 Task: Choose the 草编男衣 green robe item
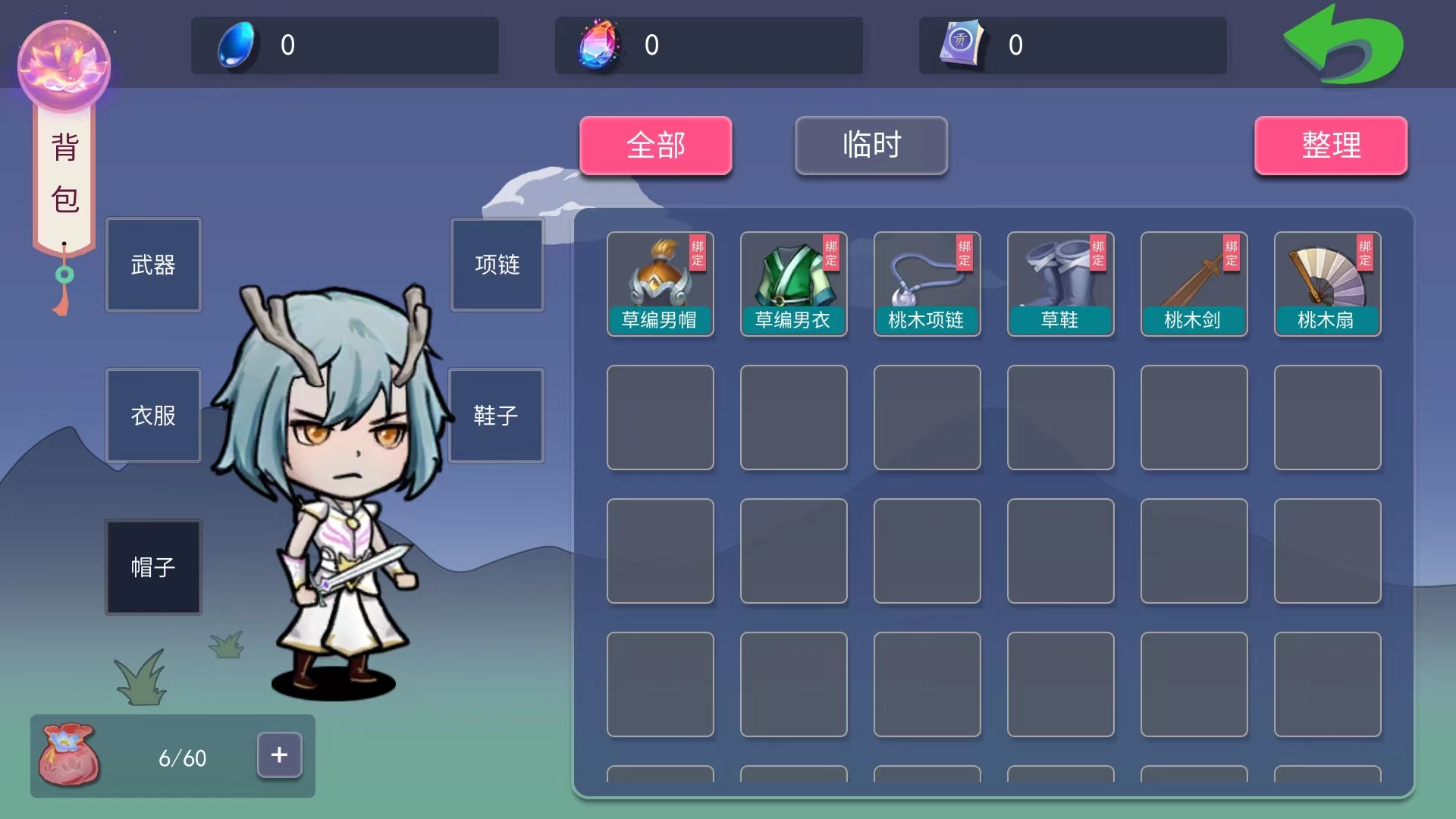tap(793, 284)
